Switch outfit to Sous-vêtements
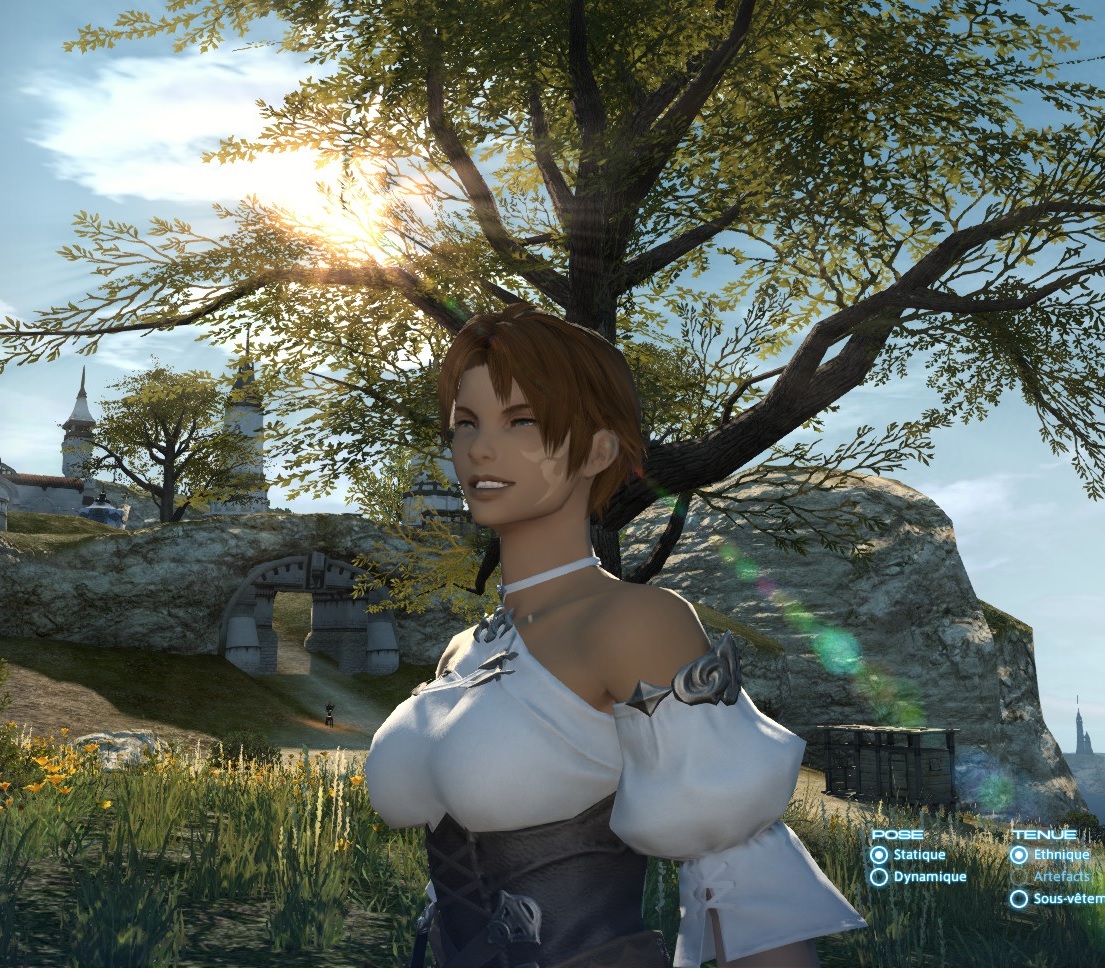This screenshot has height=968, width=1105. pos(1019,899)
